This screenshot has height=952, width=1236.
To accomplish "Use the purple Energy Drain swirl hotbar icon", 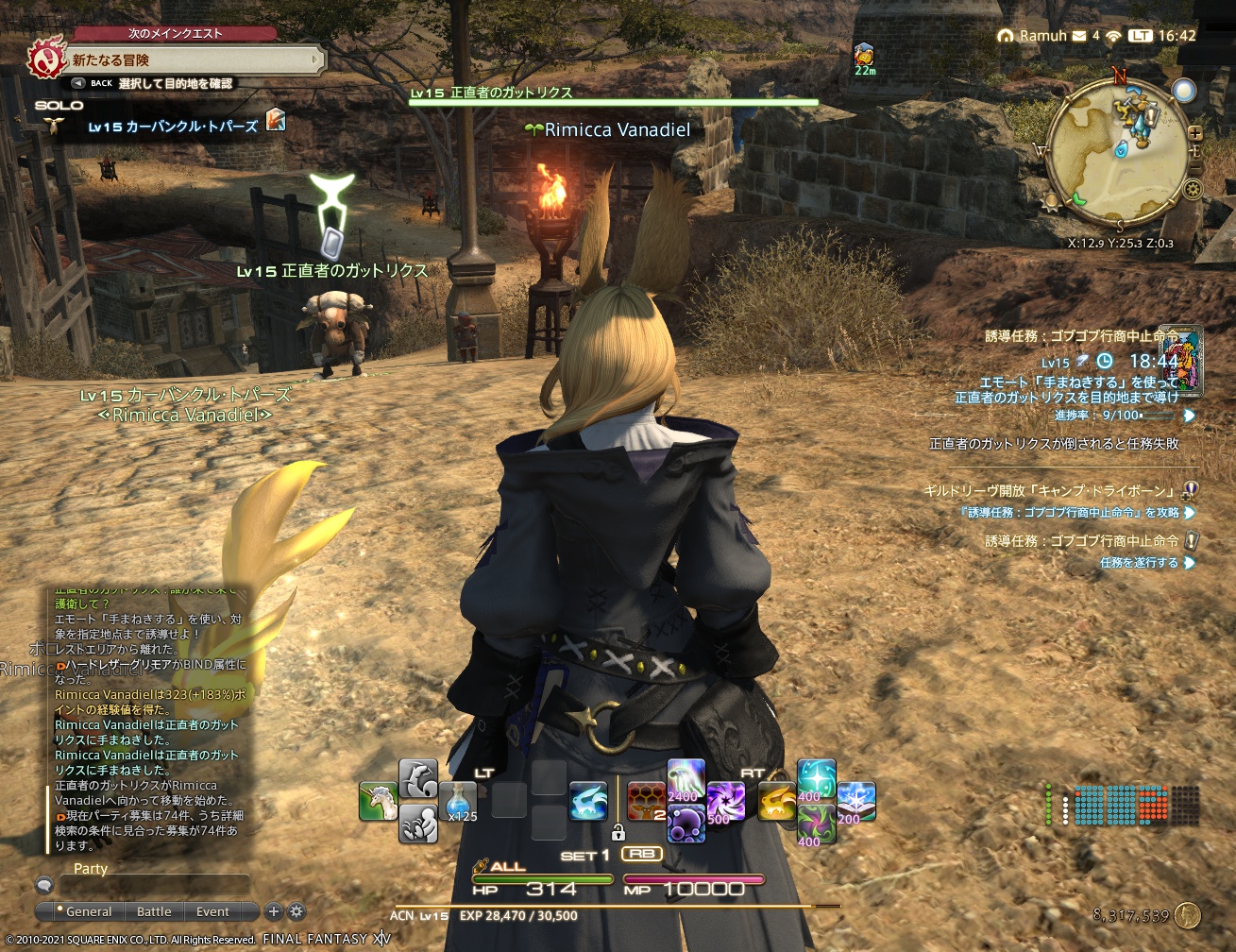I will coord(726,802).
